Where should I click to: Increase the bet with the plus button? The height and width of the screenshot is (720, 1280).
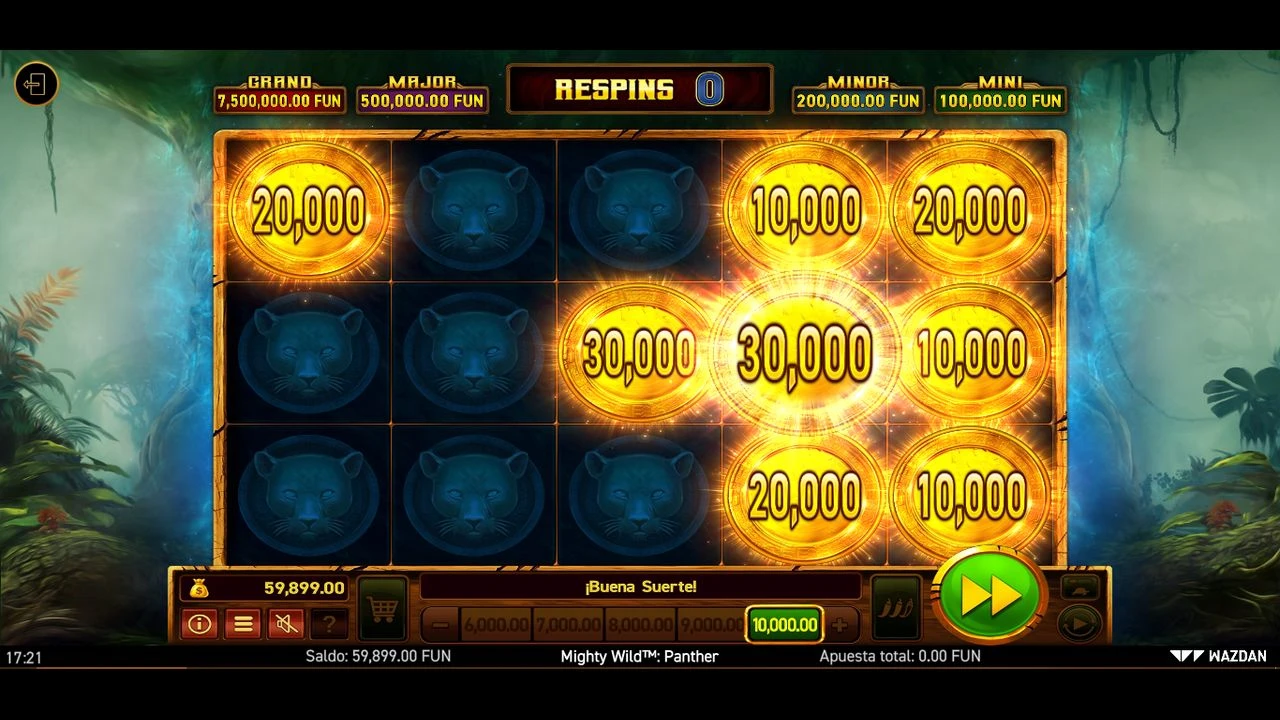[840, 625]
